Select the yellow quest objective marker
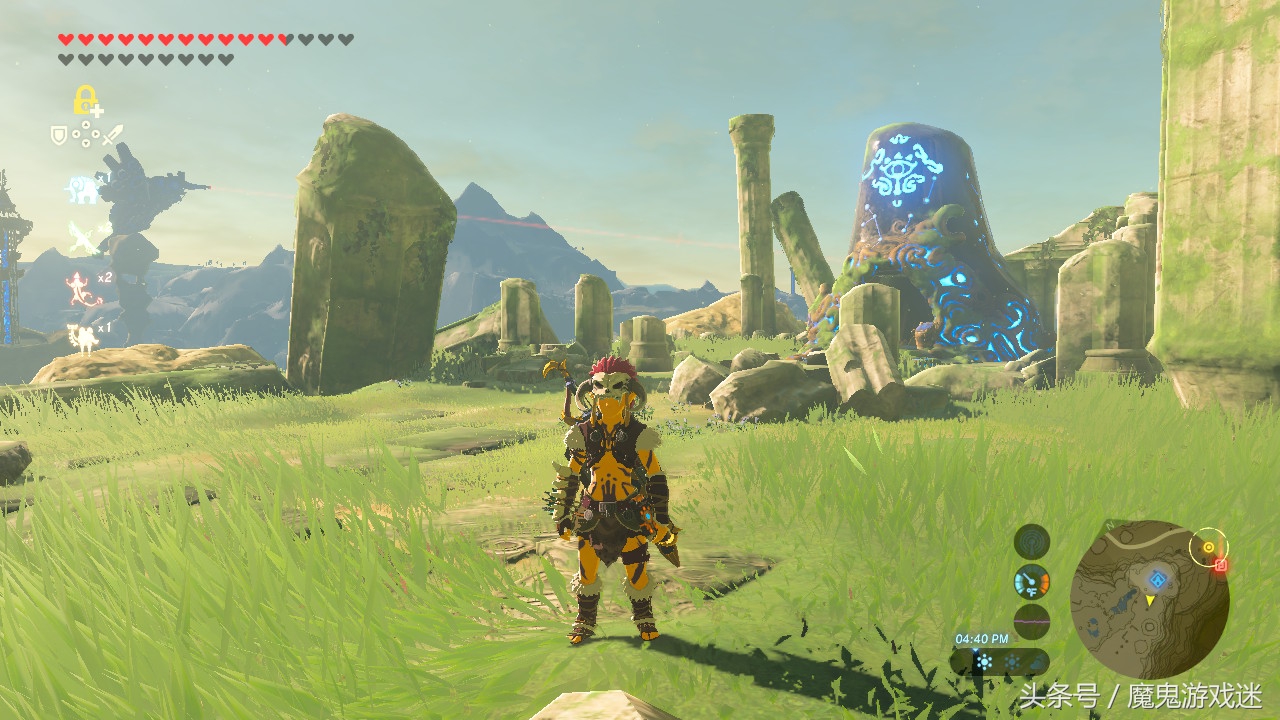Screen dimensions: 1280x720 click(1209, 547)
